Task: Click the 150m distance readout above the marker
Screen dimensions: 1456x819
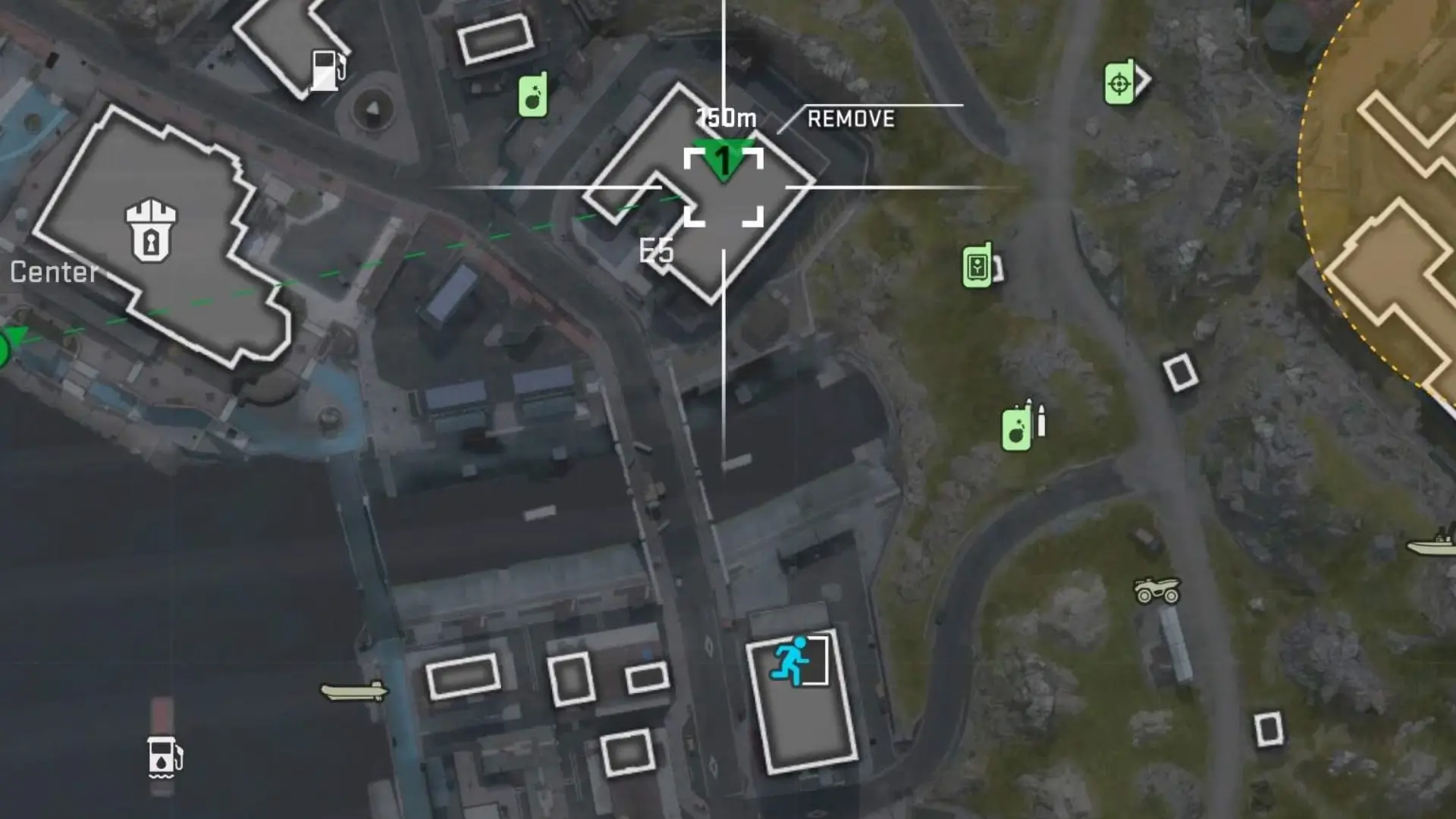Action: (724, 118)
